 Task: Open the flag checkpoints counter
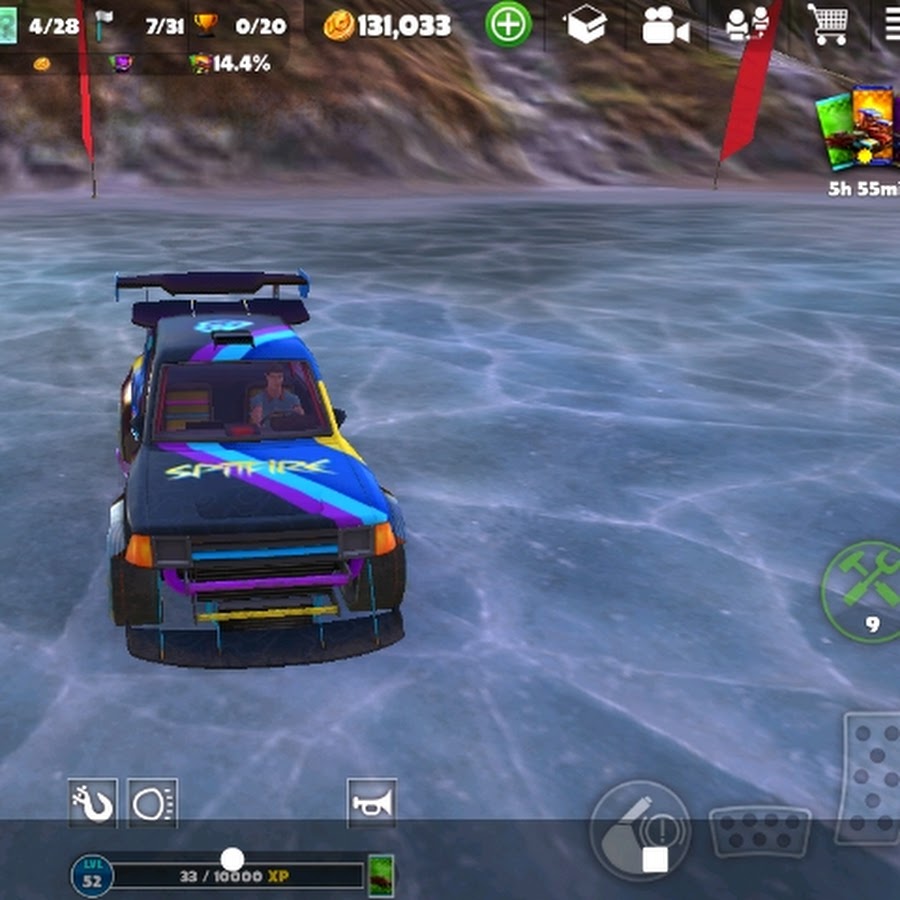[140, 26]
